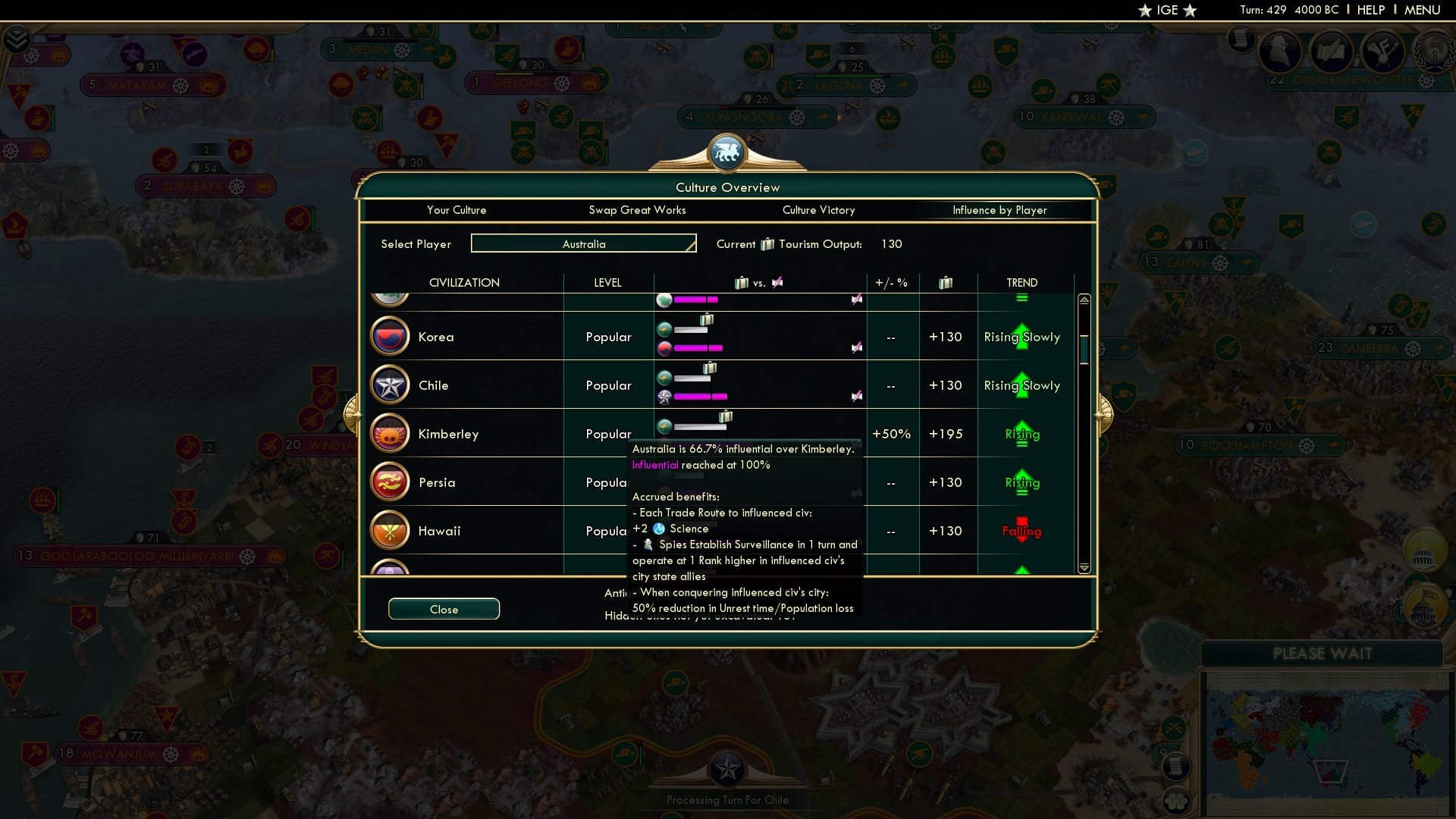Select the Kimberley skull civilization icon
The image size is (1456, 819).
point(389,433)
